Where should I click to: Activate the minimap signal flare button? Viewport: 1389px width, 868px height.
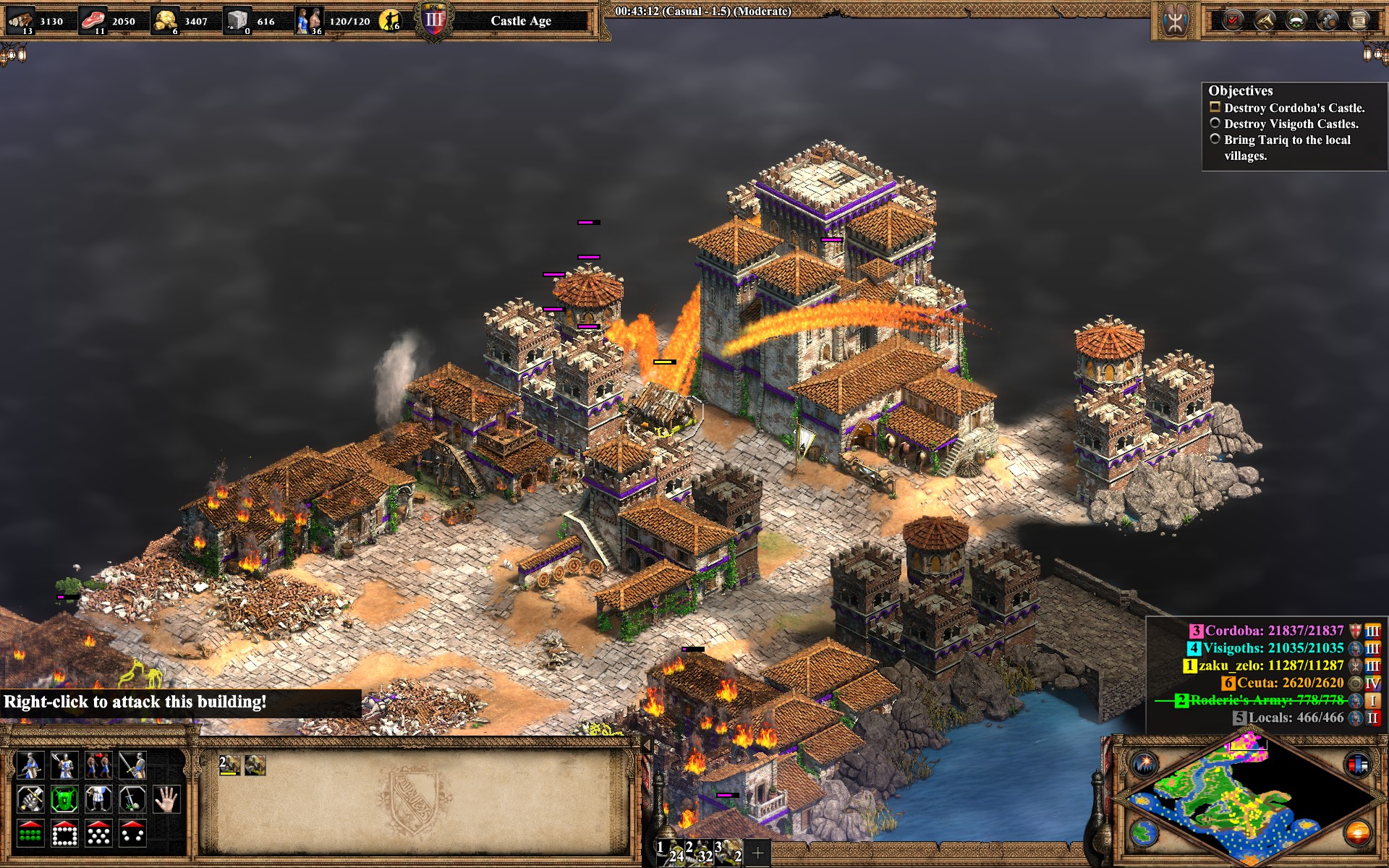1145,764
